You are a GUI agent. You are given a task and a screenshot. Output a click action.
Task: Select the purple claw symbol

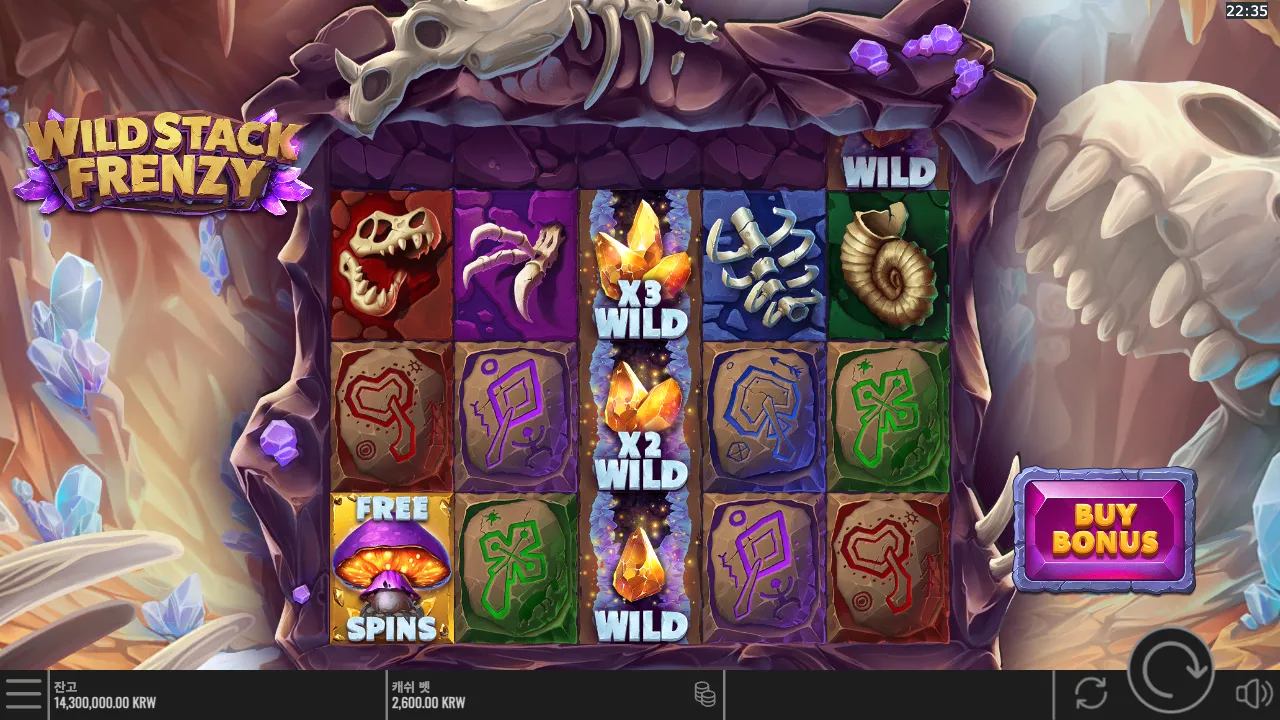(x=514, y=263)
